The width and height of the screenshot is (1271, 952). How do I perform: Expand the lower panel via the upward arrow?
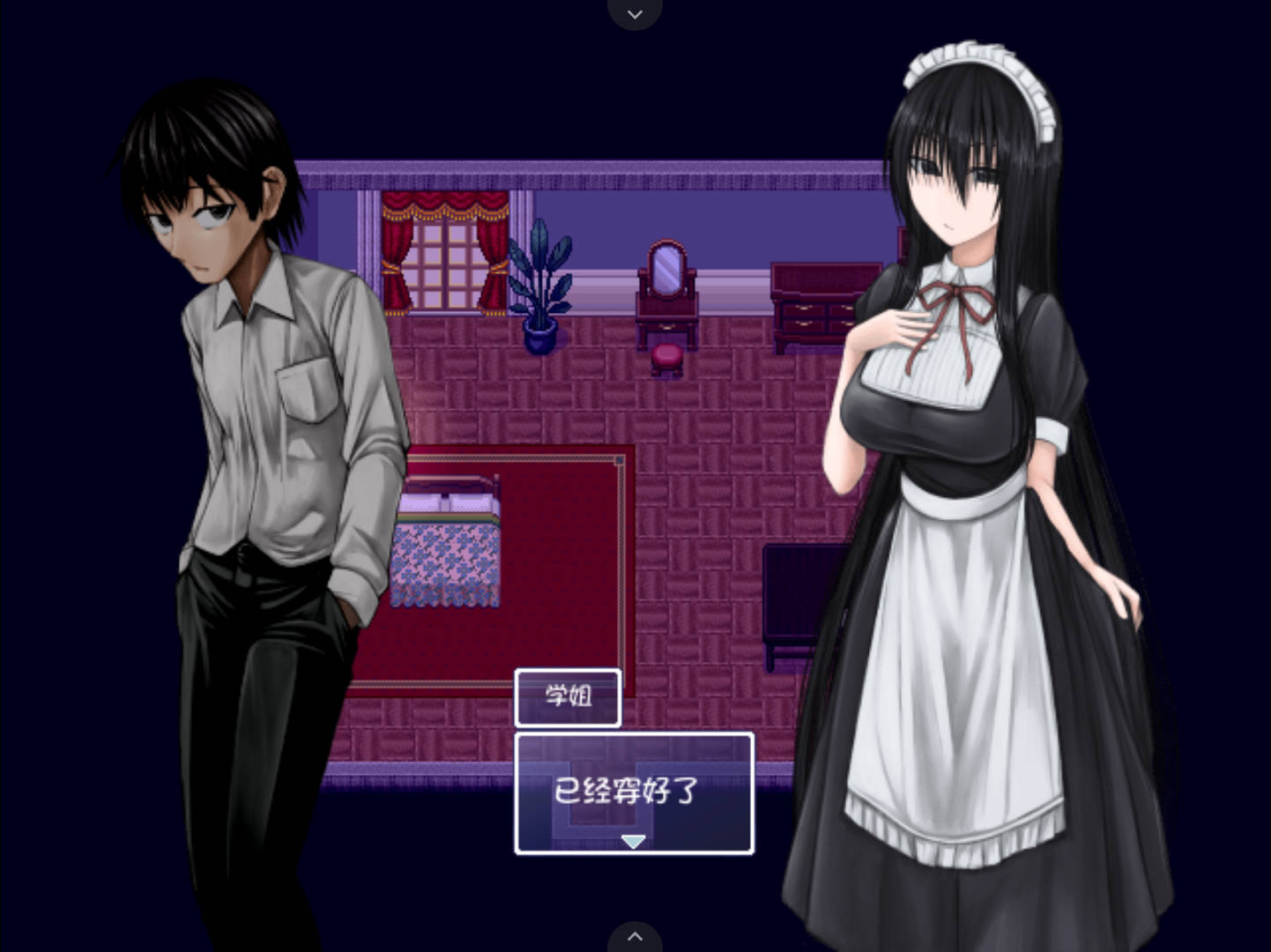634,937
